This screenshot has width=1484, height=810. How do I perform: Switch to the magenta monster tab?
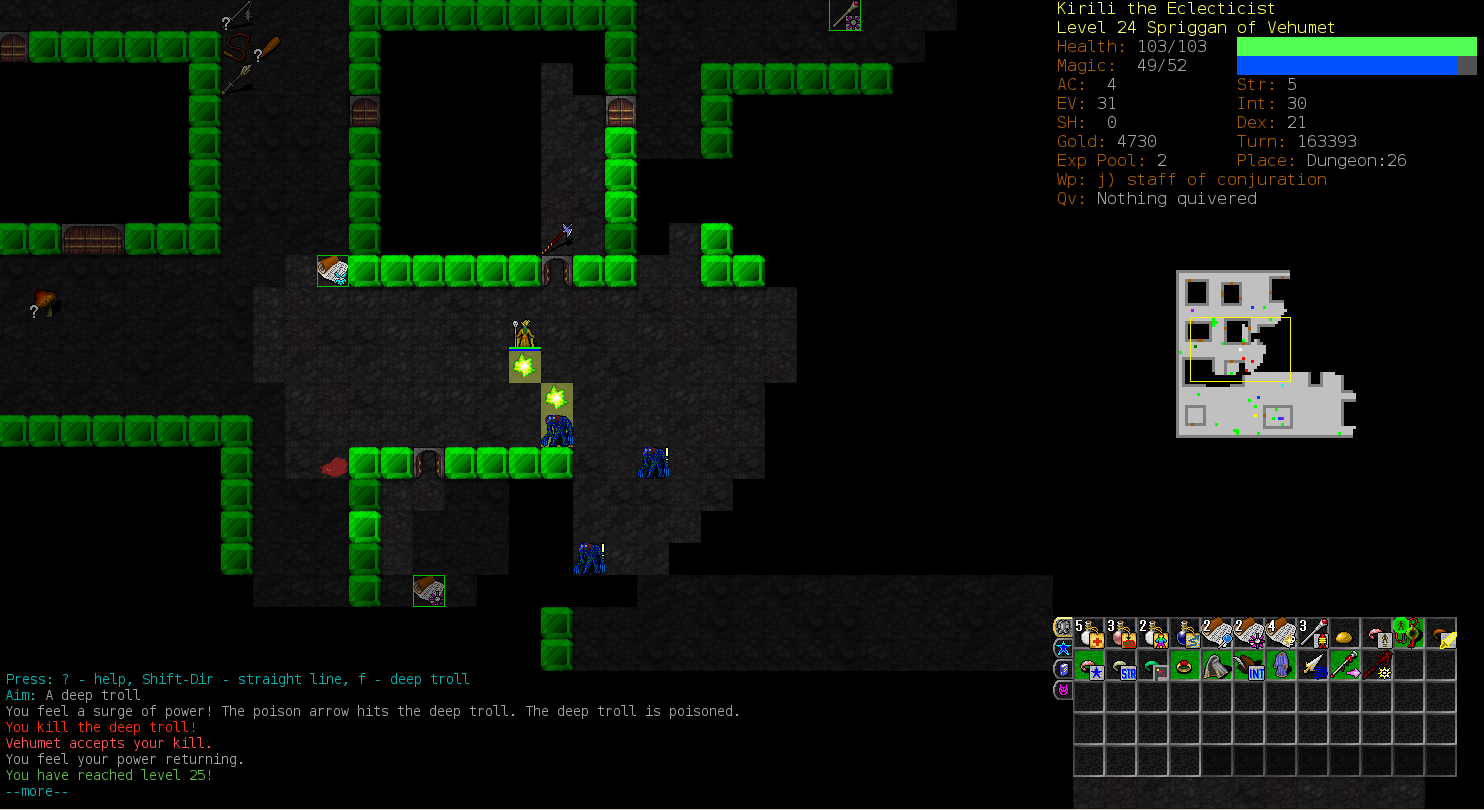pyautogui.click(x=1063, y=690)
